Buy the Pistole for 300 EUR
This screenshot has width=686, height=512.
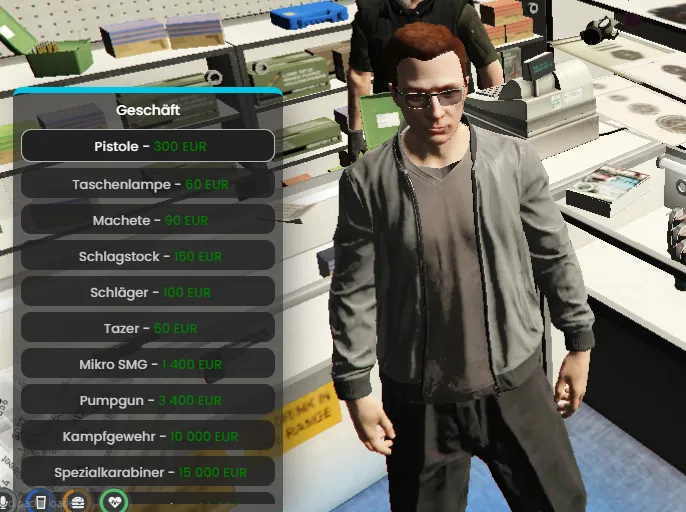coord(148,146)
